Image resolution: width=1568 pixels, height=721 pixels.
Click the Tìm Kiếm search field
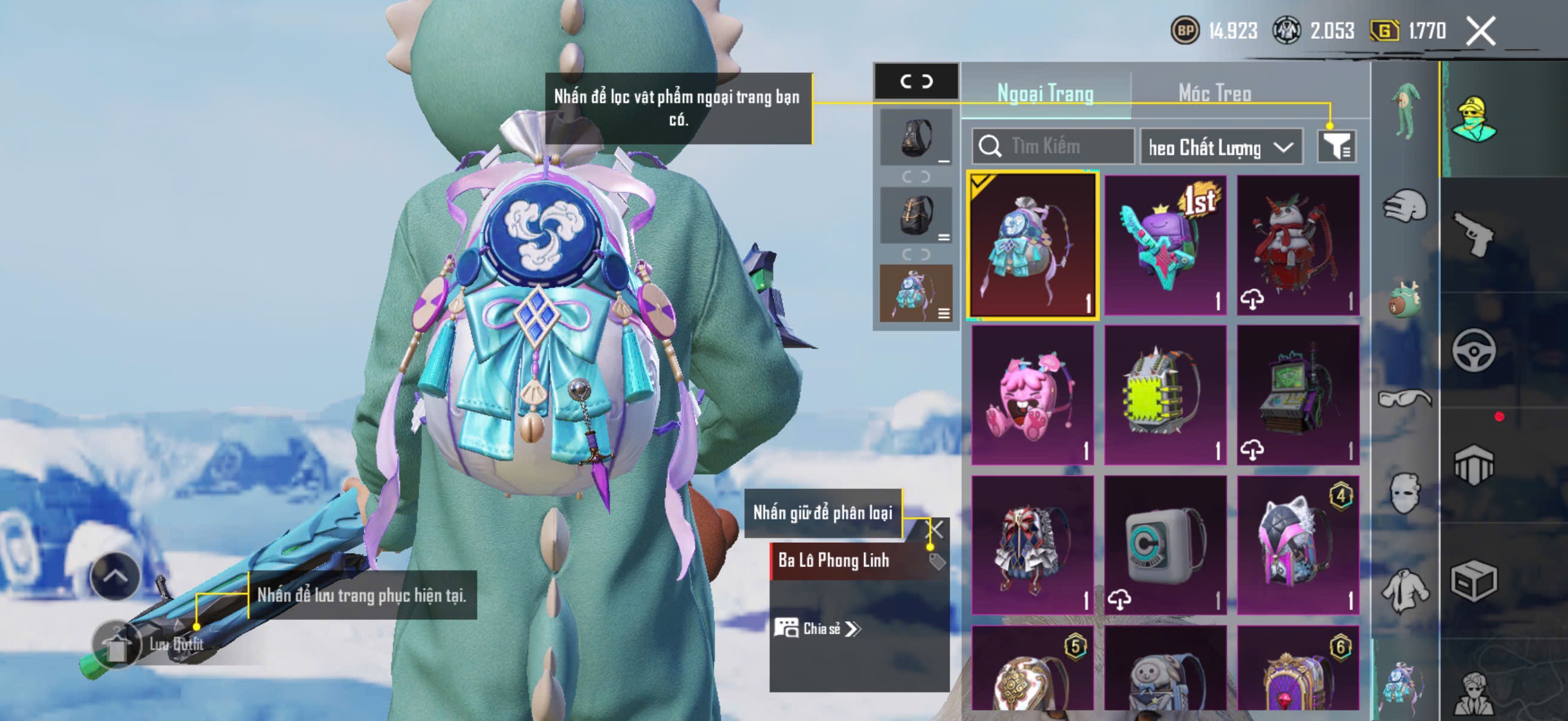(x=1053, y=146)
